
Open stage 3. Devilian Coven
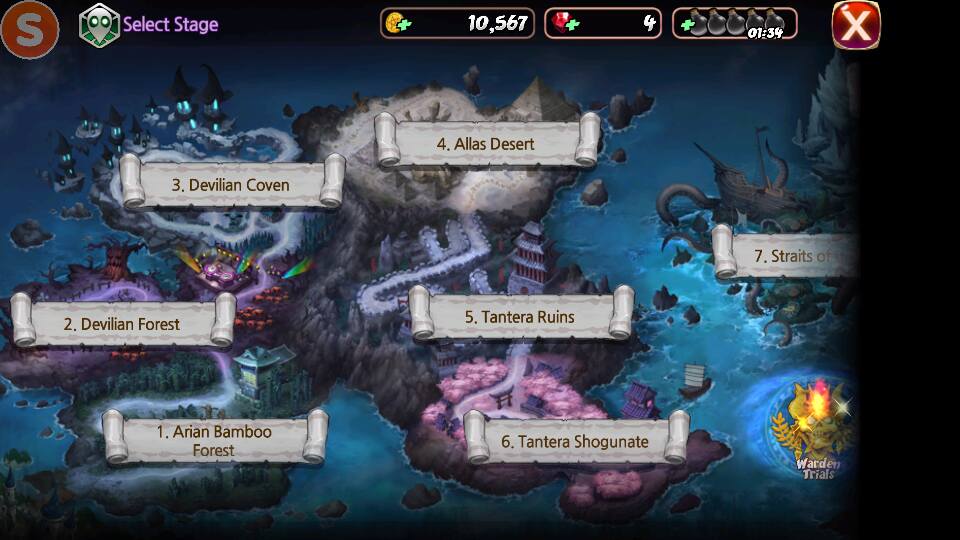(231, 185)
